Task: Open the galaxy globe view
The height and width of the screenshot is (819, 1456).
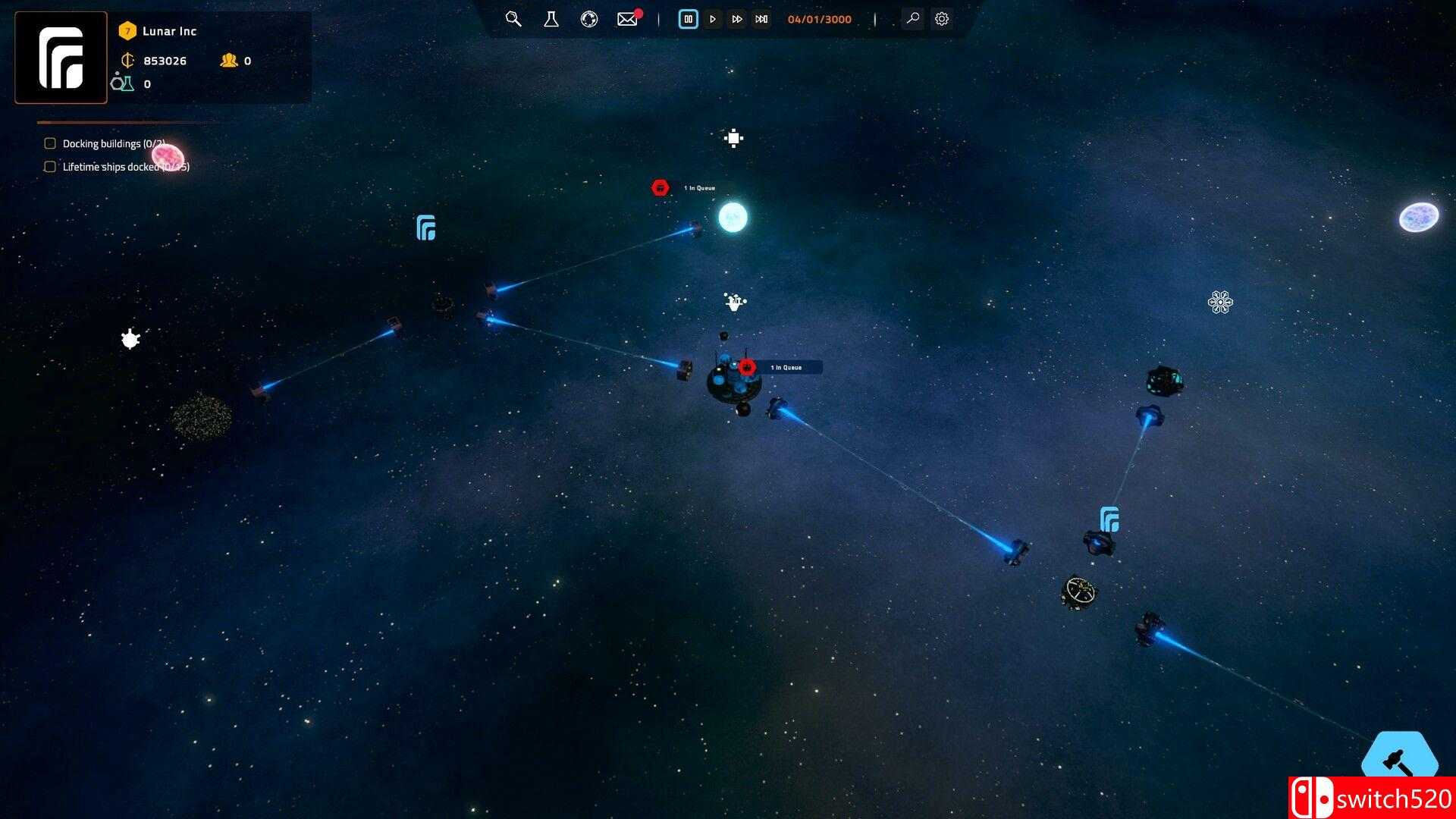Action: coord(589,19)
